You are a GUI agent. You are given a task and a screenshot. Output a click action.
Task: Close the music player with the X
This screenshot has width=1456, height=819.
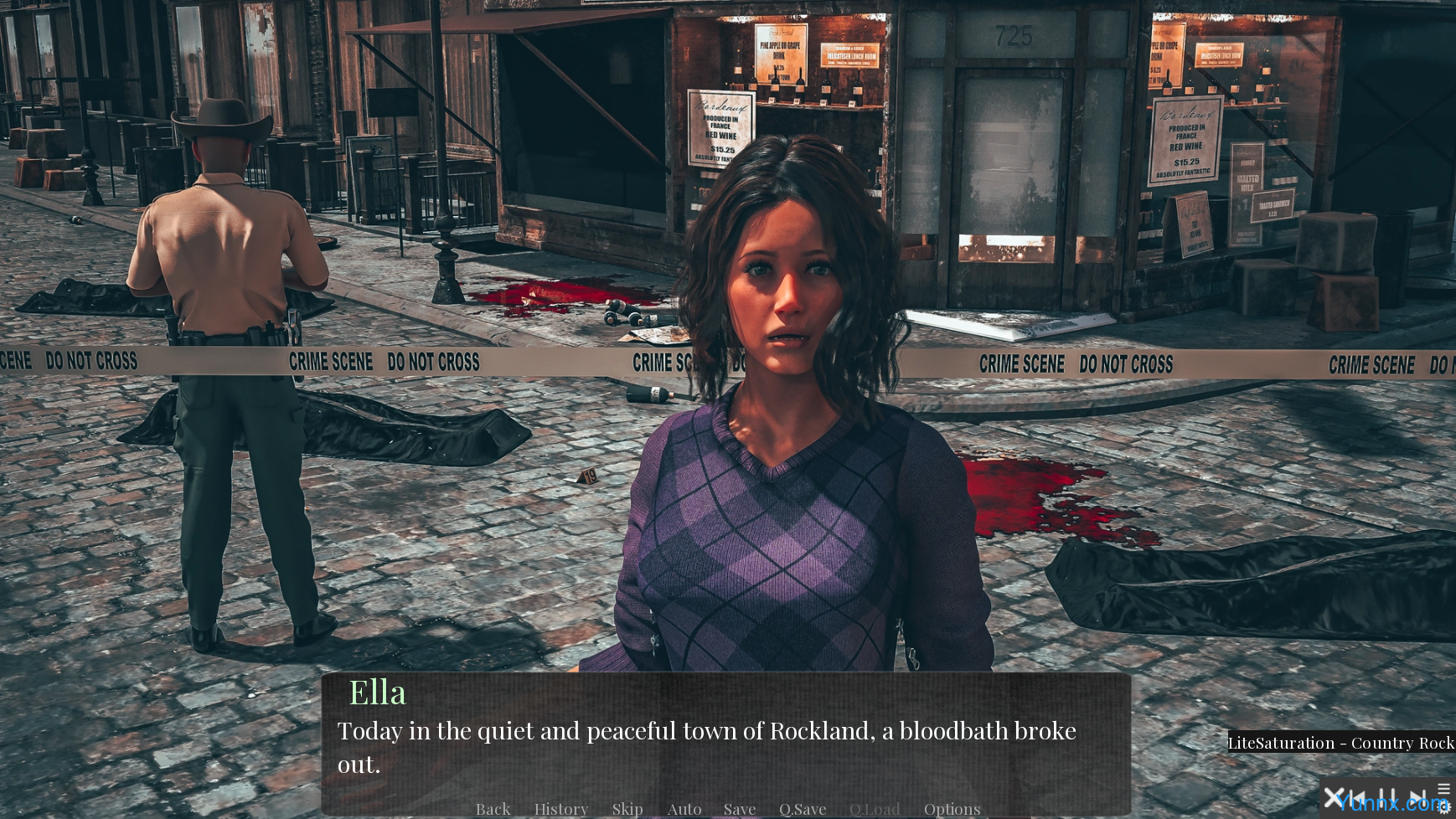click(1334, 798)
